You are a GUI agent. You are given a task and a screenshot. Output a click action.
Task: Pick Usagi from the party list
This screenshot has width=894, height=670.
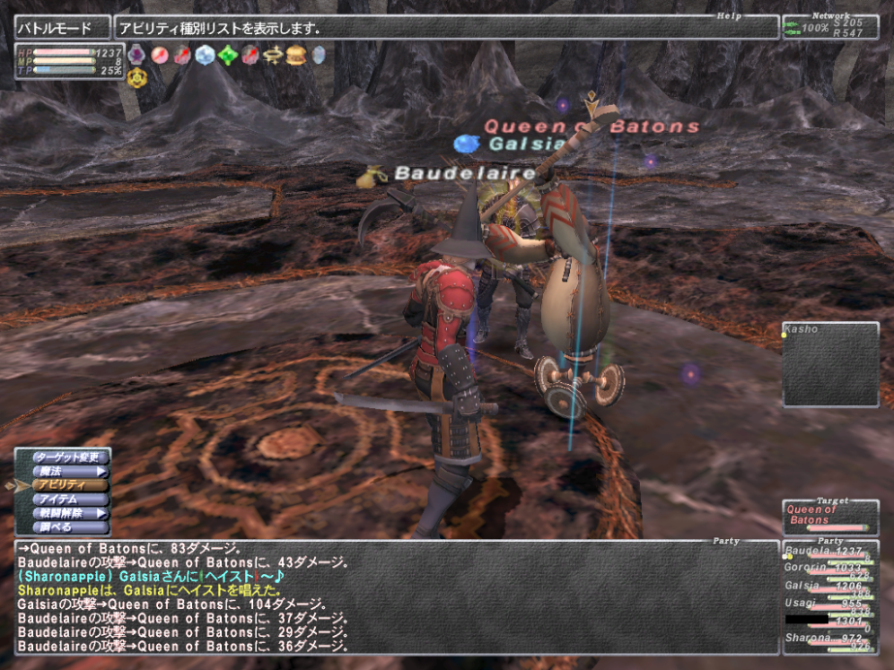829,605
